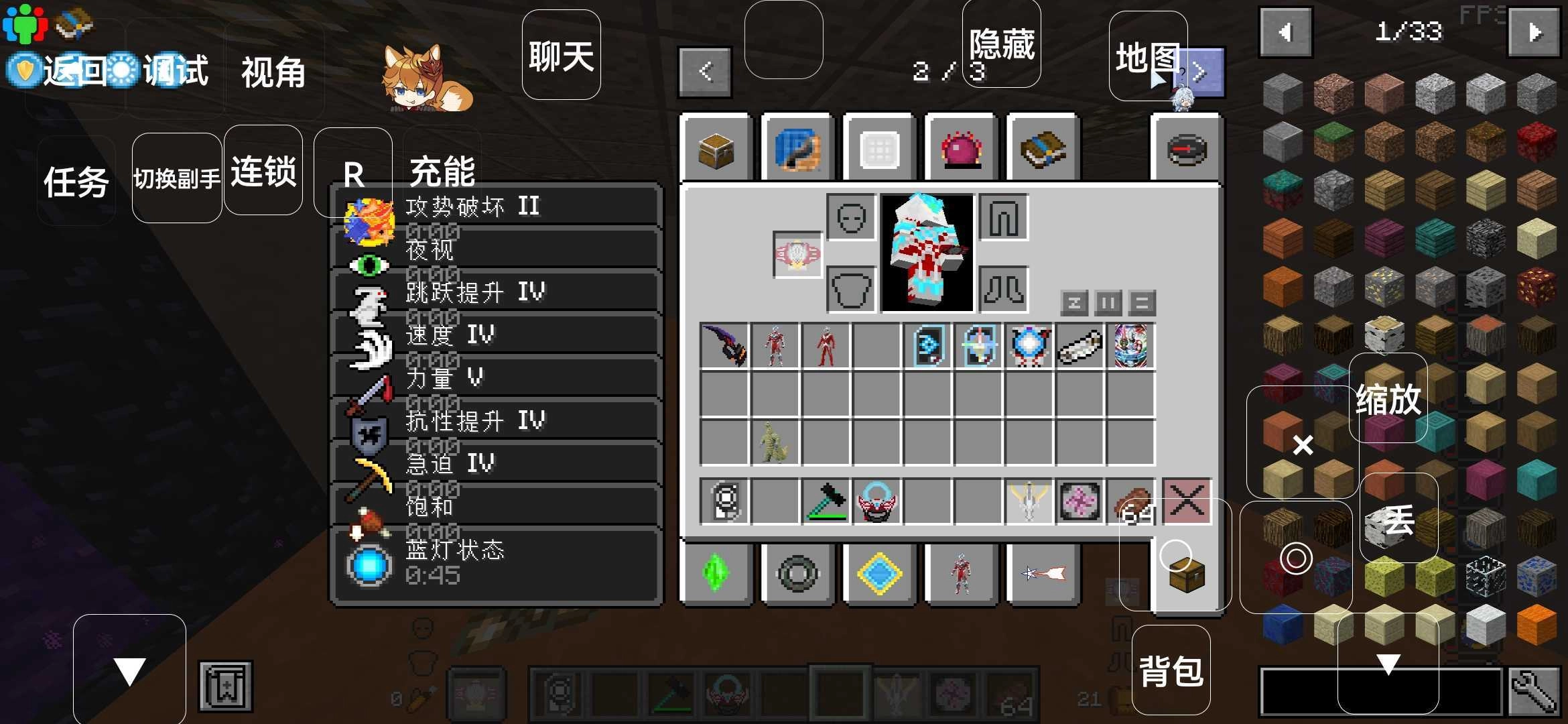1568x724 pixels.
Task: Open the chest inventory tab
Action: click(x=716, y=149)
